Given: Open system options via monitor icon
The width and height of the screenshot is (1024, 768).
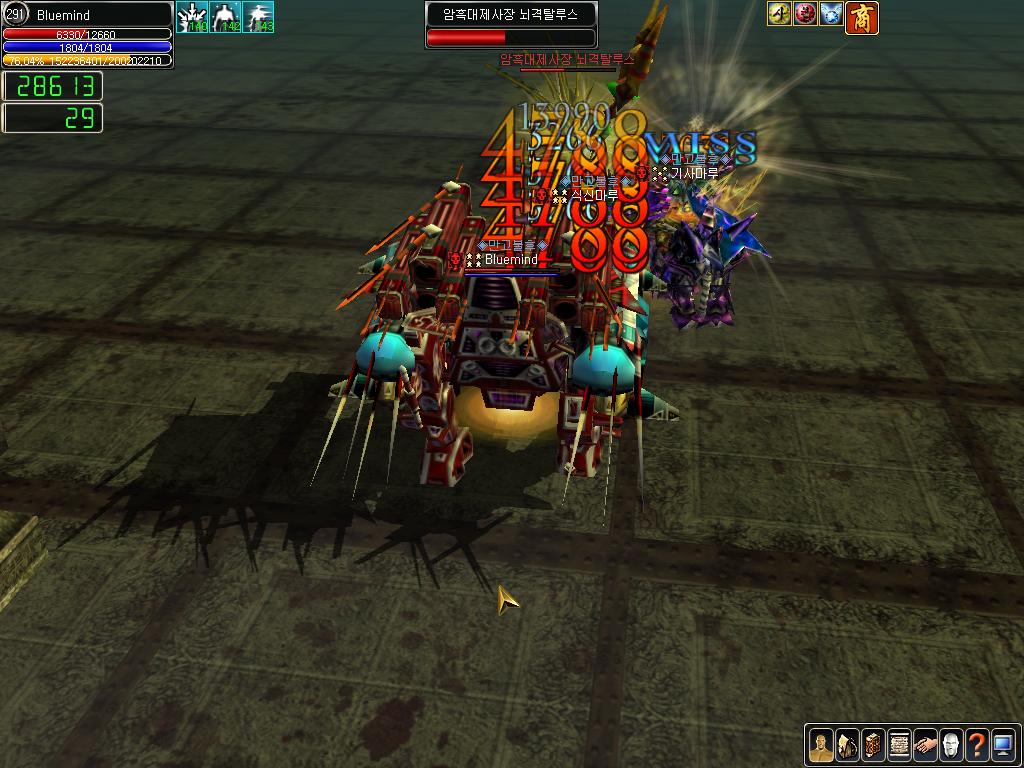Looking at the screenshot, I should 1002,744.
